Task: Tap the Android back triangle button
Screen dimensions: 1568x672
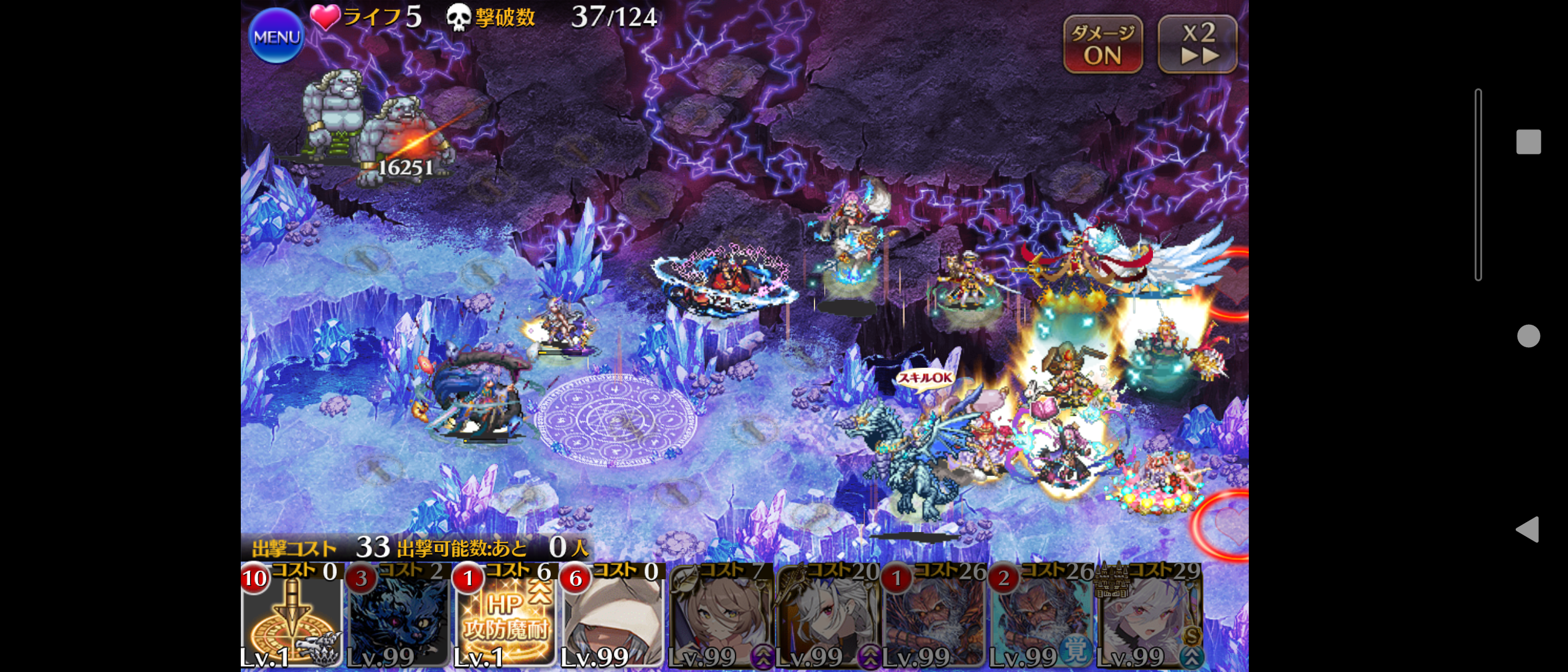Action: point(1528,530)
